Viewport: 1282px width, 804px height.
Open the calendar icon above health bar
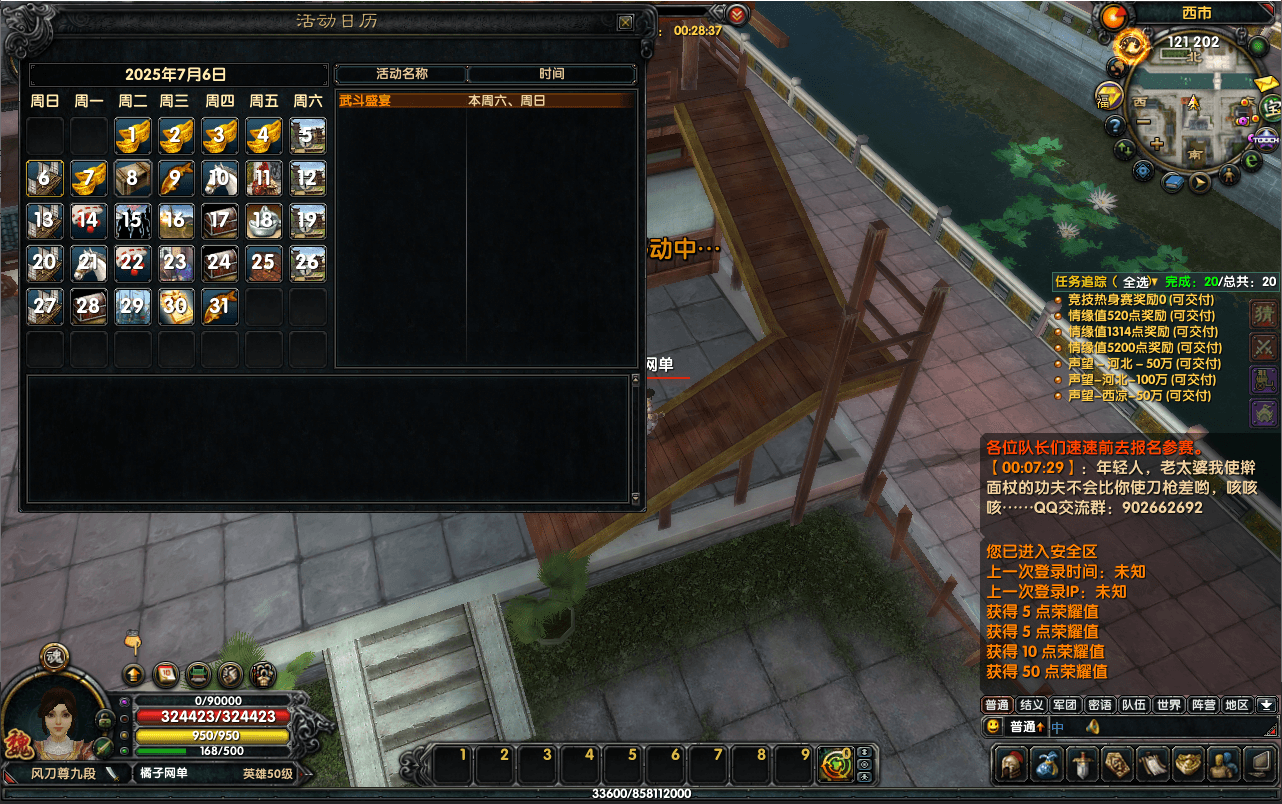coord(166,673)
